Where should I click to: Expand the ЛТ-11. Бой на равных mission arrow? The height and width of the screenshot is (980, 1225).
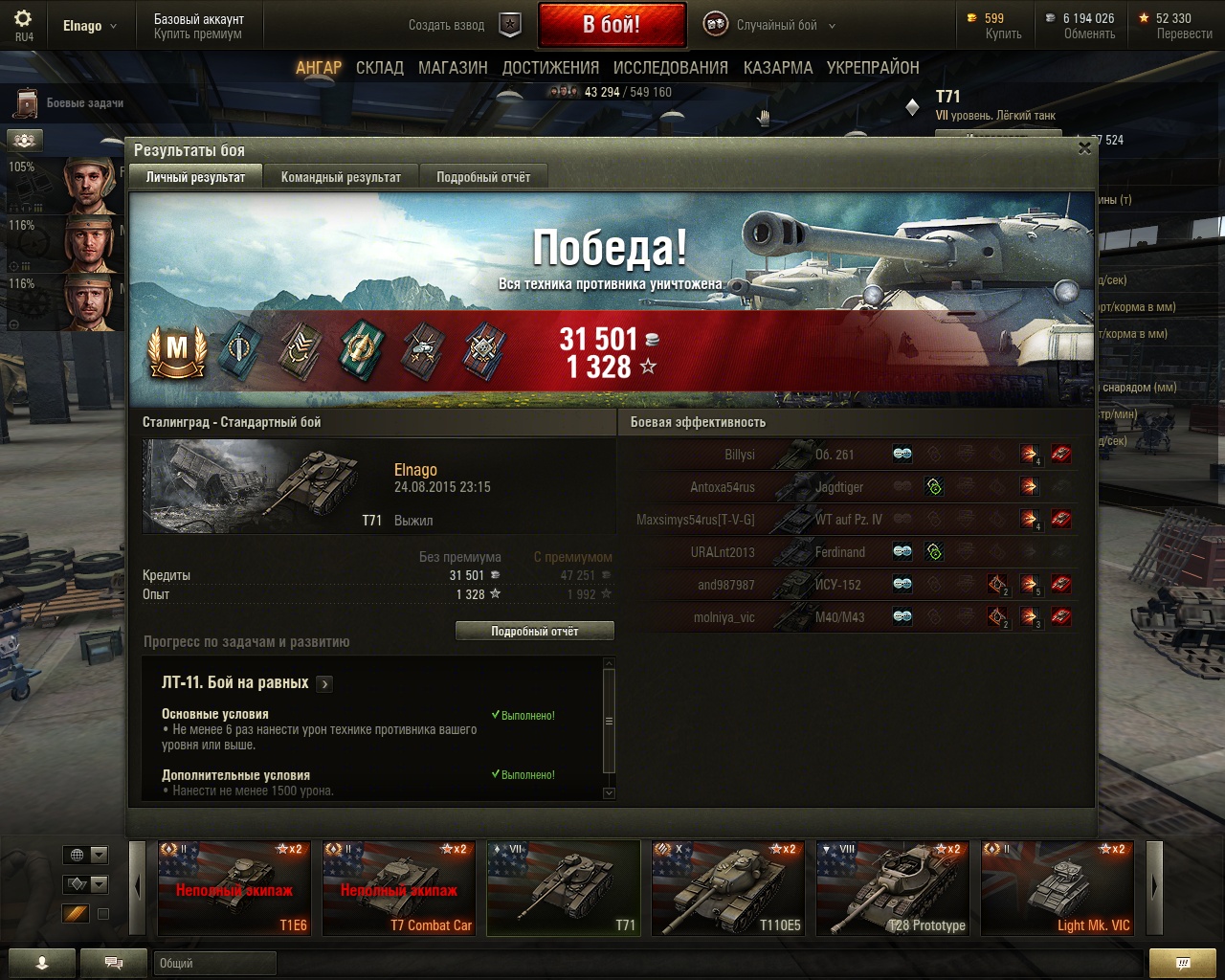pyautogui.click(x=325, y=683)
